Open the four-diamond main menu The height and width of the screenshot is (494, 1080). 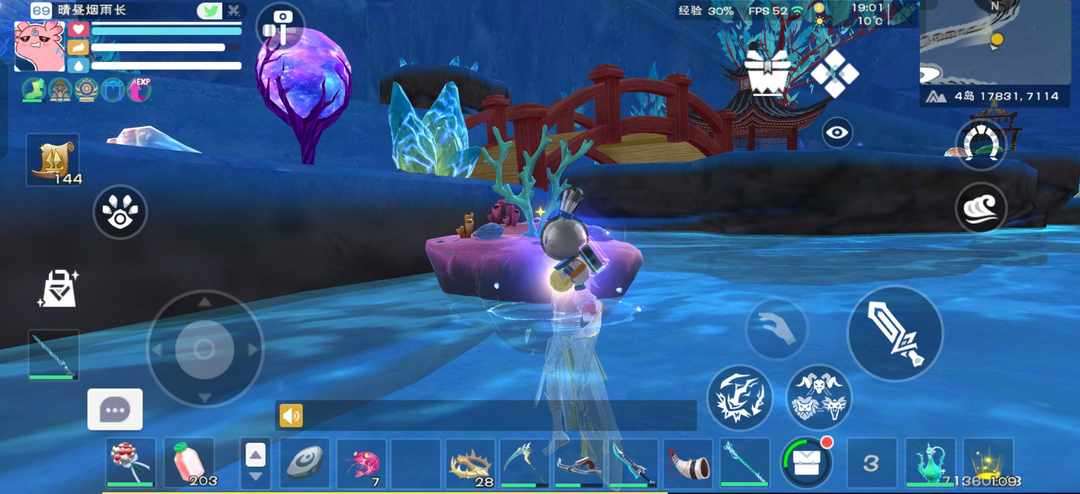point(833,73)
